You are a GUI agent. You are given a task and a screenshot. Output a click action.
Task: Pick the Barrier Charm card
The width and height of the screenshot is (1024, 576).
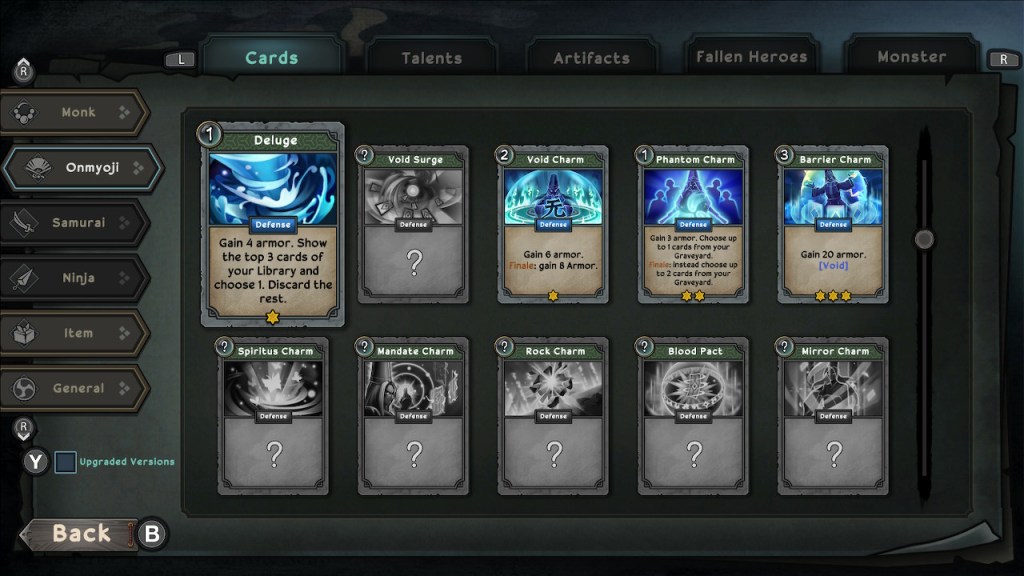pyautogui.click(x=833, y=225)
